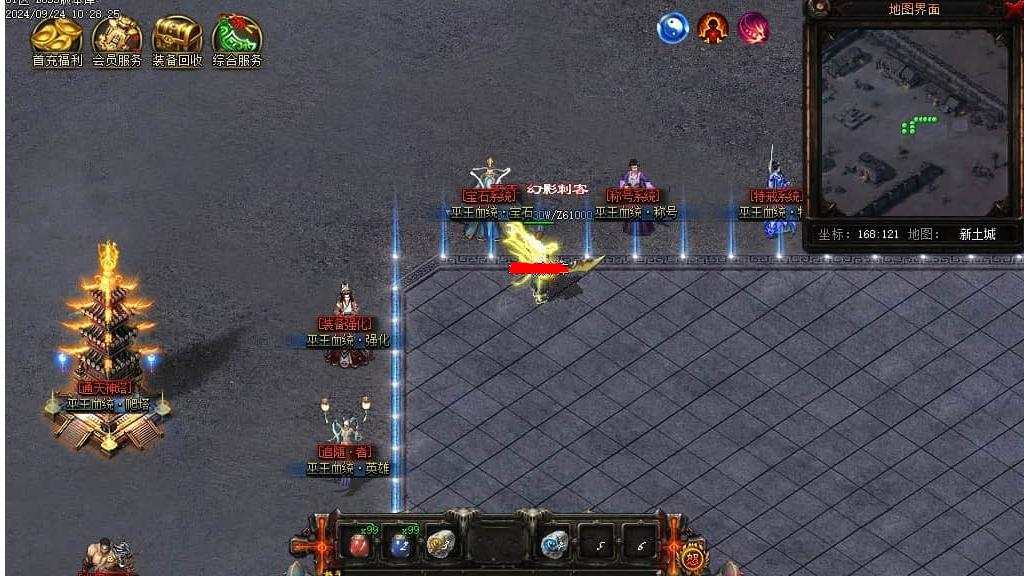The height and width of the screenshot is (576, 1024).
Task: Open the 综合服务 green jade icon
Action: click(x=237, y=37)
